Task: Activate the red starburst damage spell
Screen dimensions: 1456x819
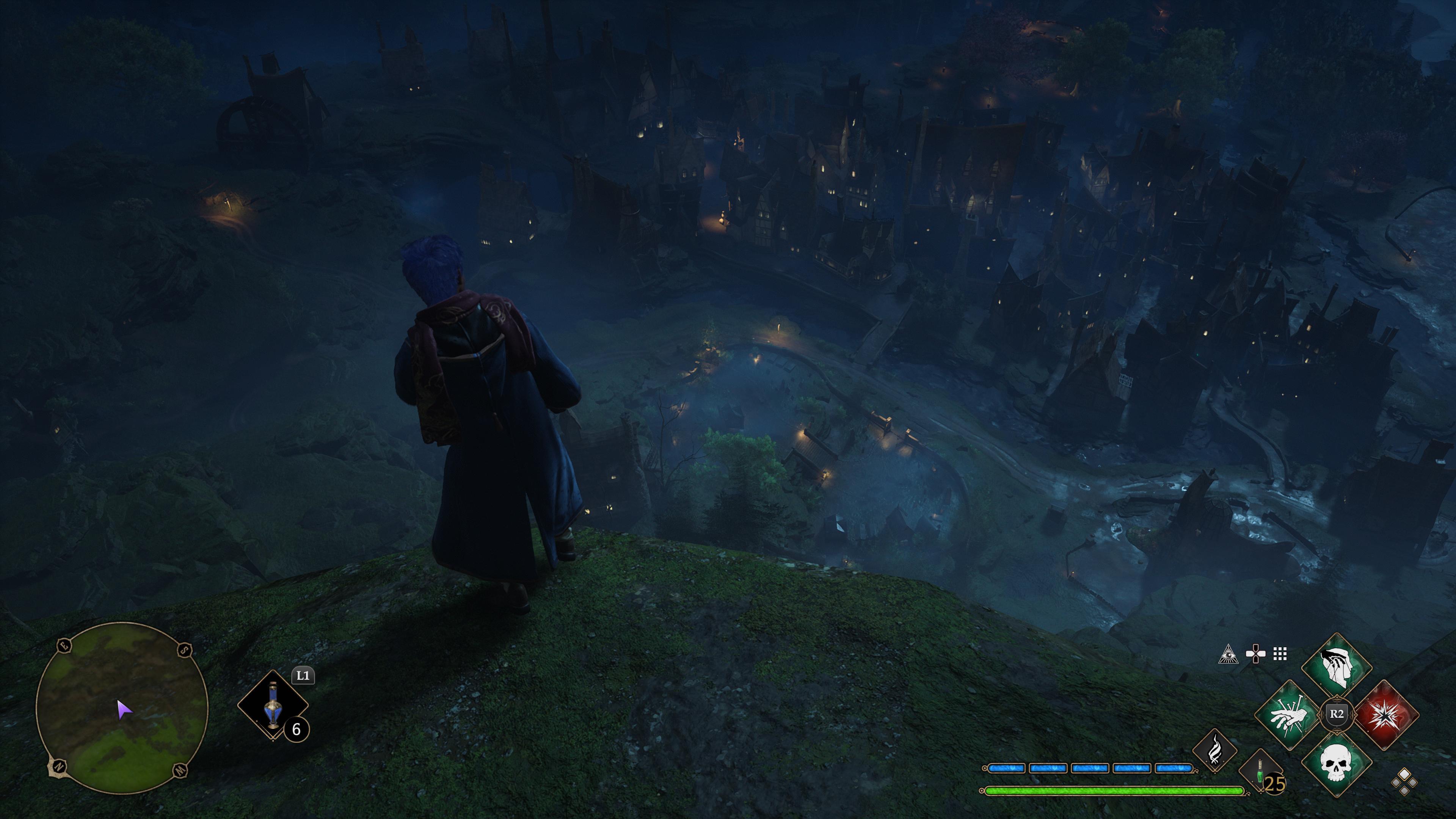Action: (x=1384, y=715)
